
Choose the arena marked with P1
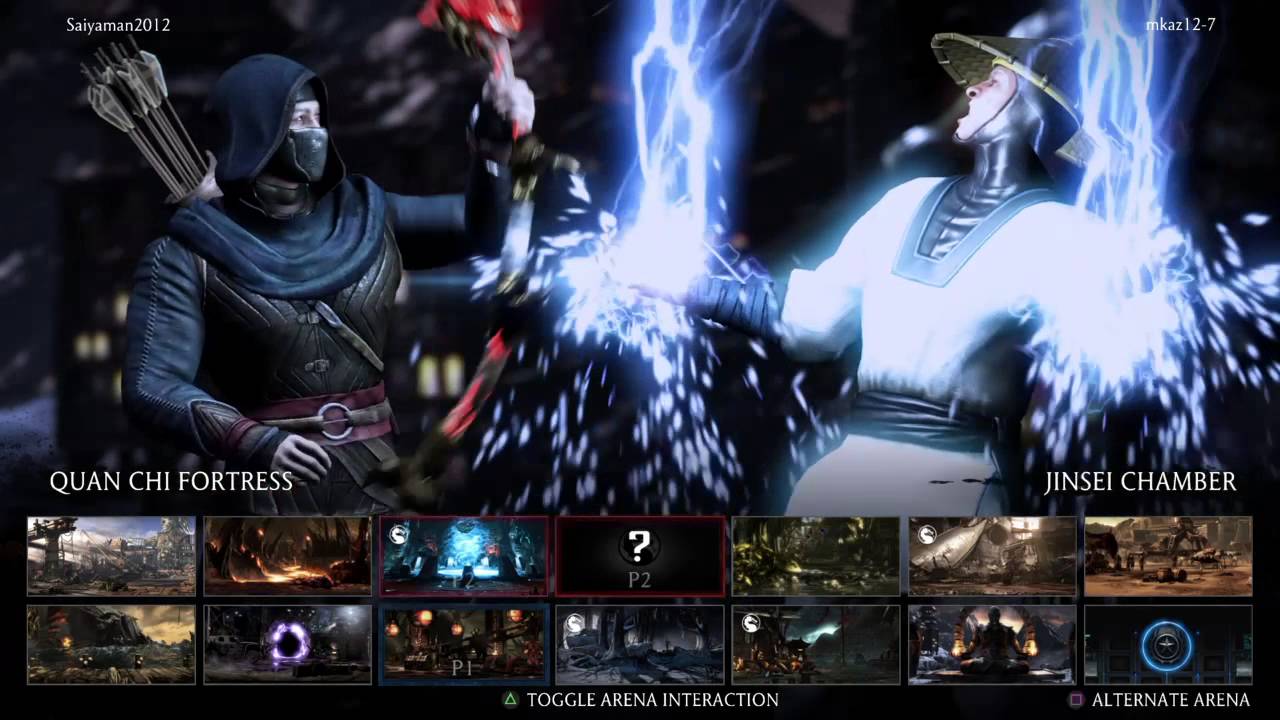(x=463, y=645)
